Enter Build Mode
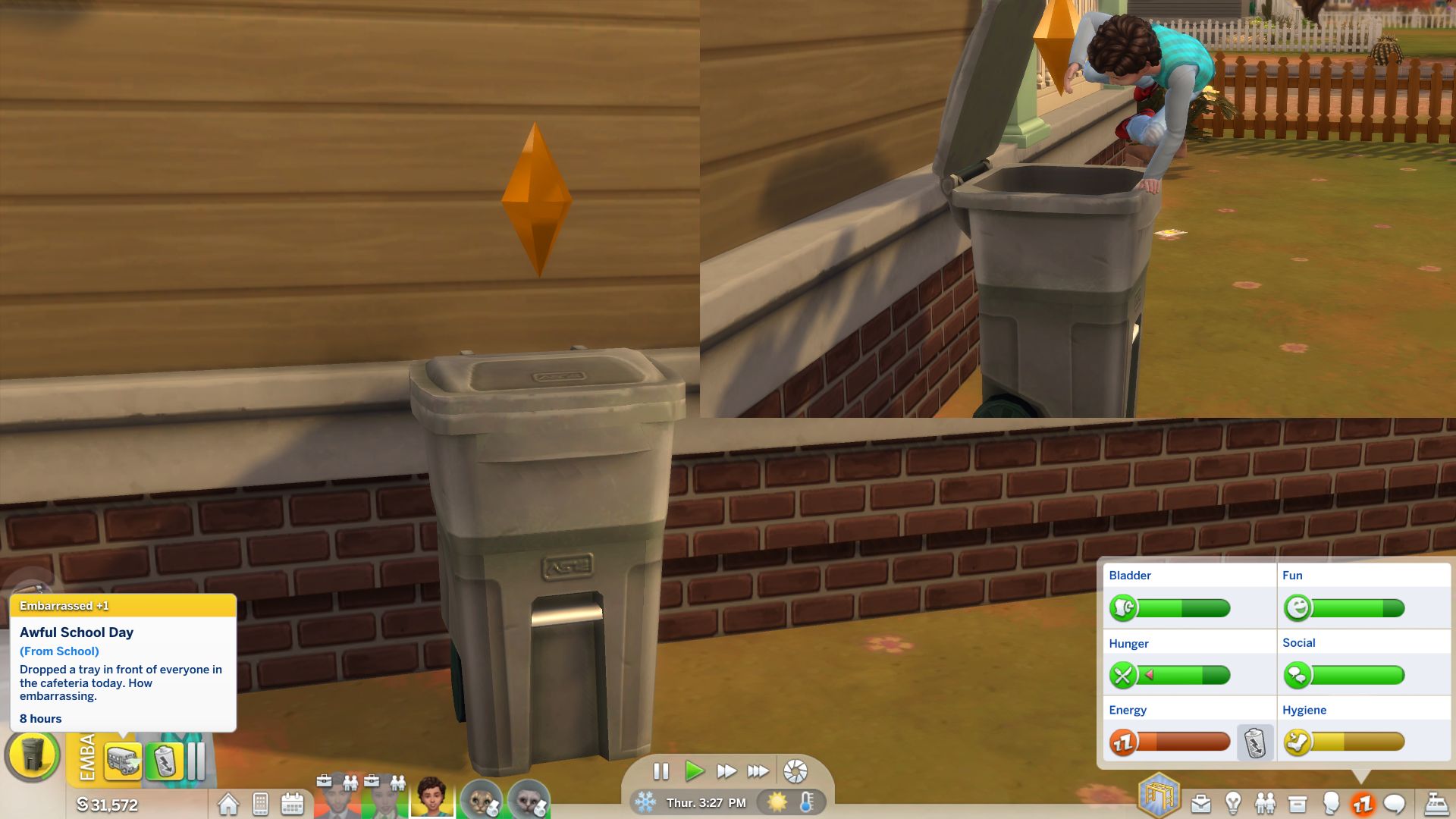 coord(1157,794)
